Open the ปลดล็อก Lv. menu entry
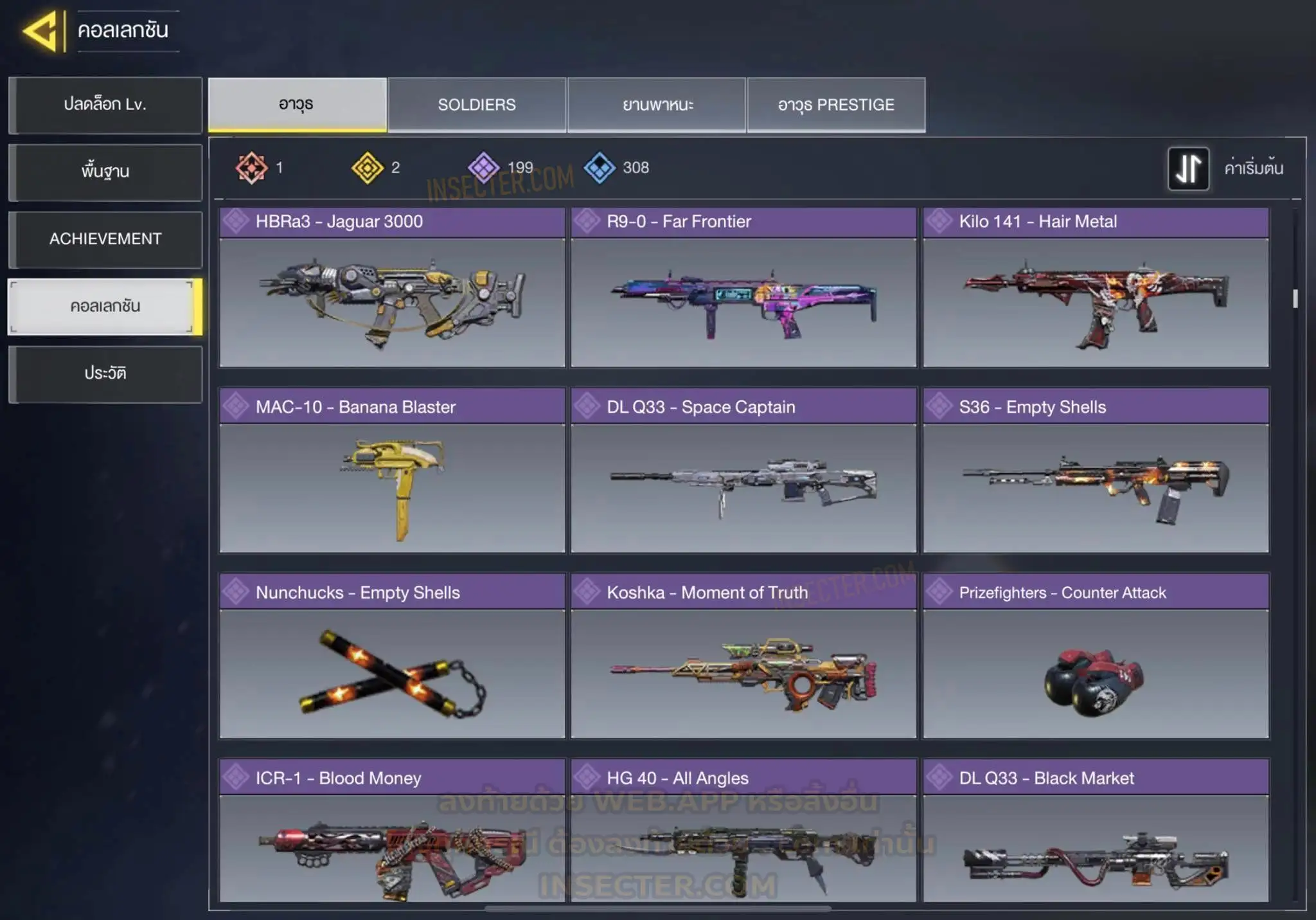The width and height of the screenshot is (1316, 920). point(105,105)
